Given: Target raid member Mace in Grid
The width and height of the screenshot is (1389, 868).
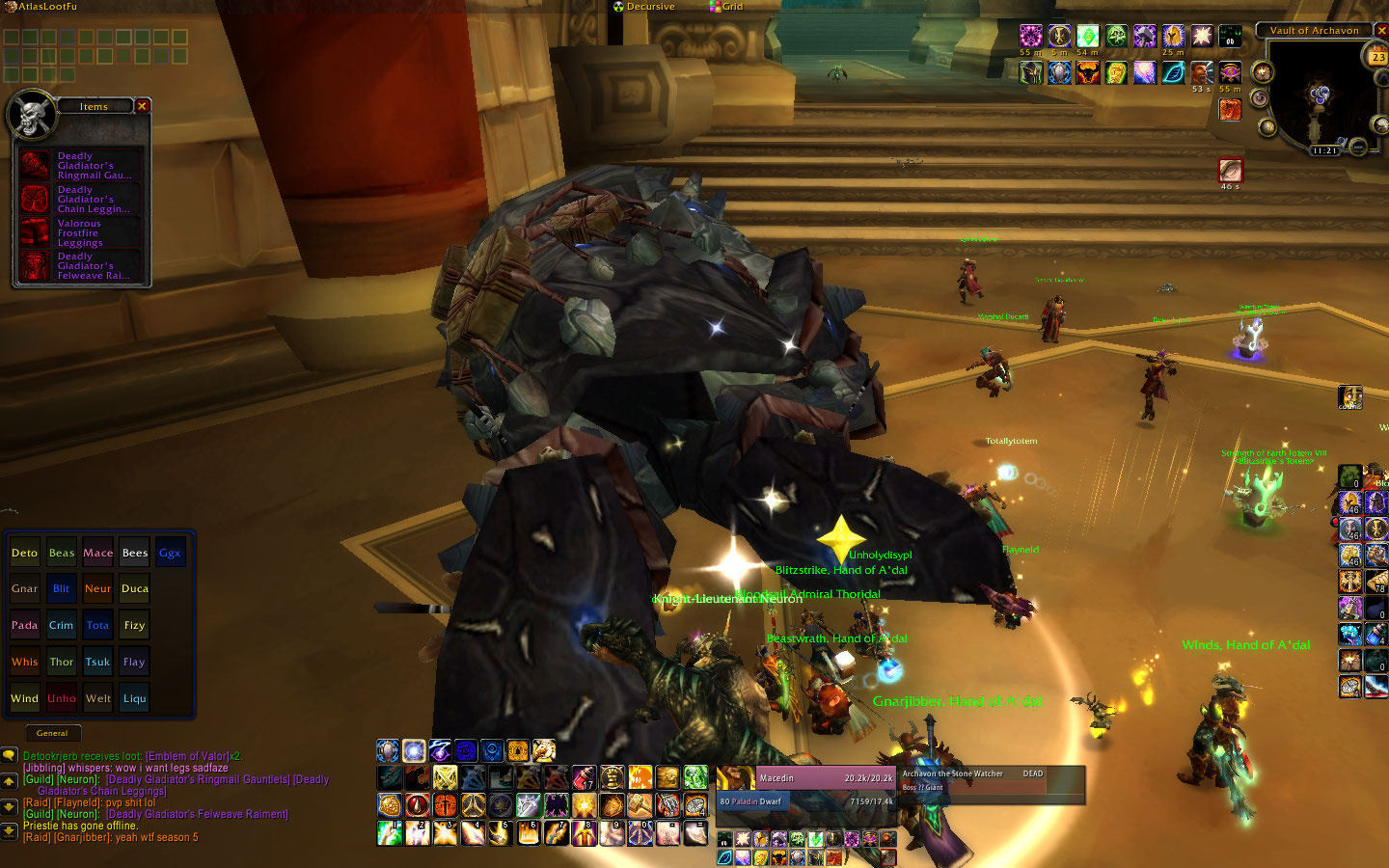Looking at the screenshot, I should [x=97, y=553].
